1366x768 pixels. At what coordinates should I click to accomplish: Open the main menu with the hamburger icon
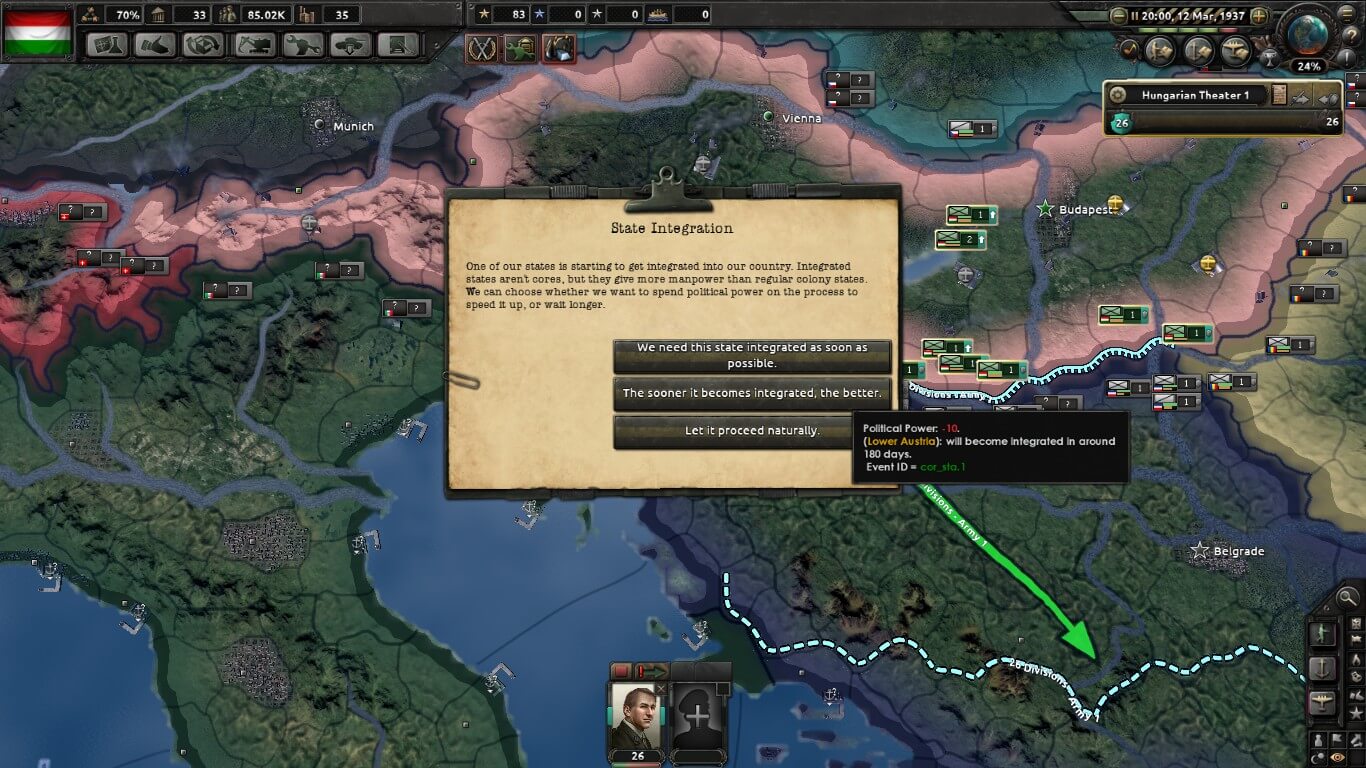(1346, 15)
